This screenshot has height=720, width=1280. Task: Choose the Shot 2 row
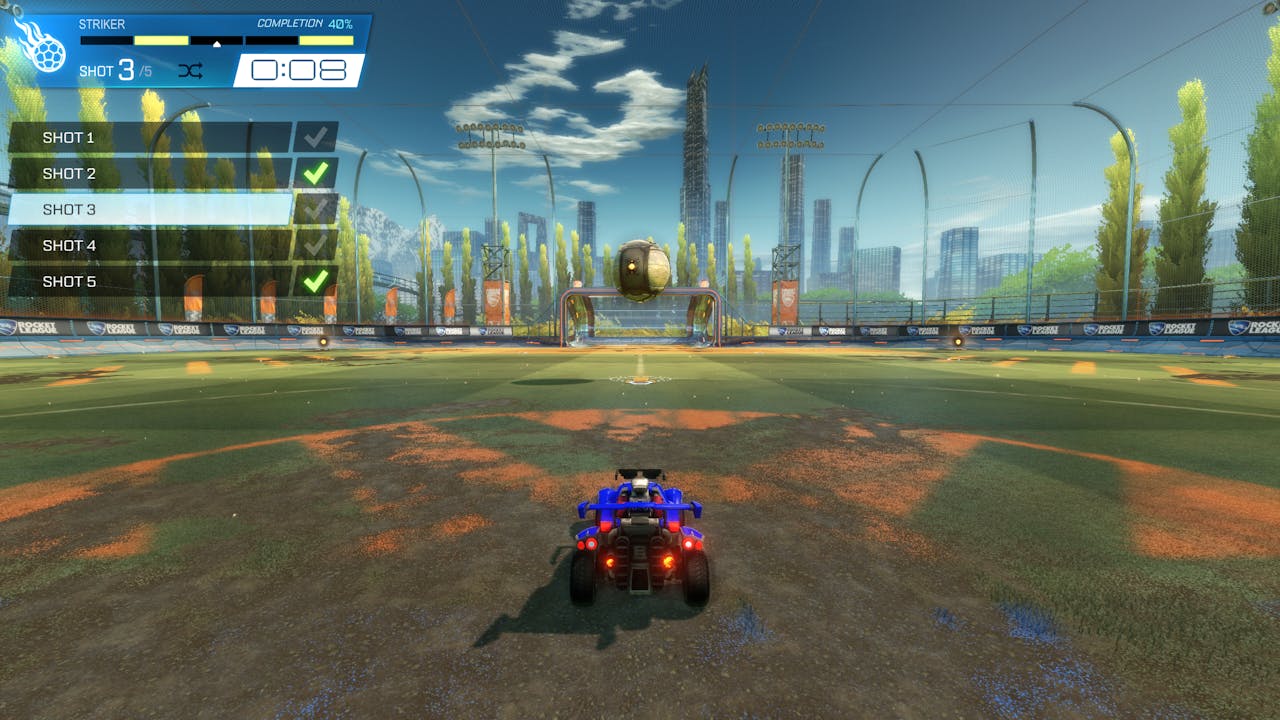click(x=150, y=173)
